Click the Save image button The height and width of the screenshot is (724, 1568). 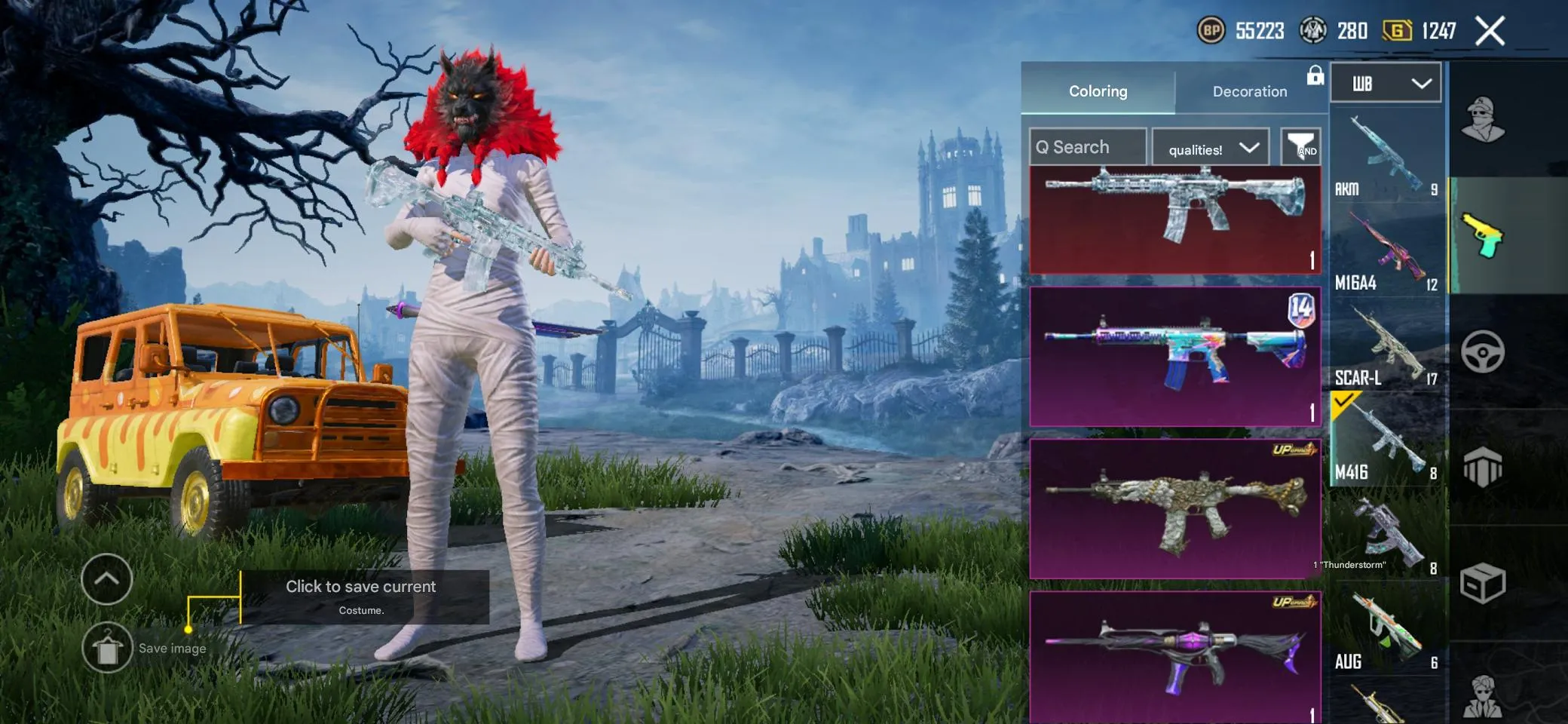pyautogui.click(x=108, y=647)
